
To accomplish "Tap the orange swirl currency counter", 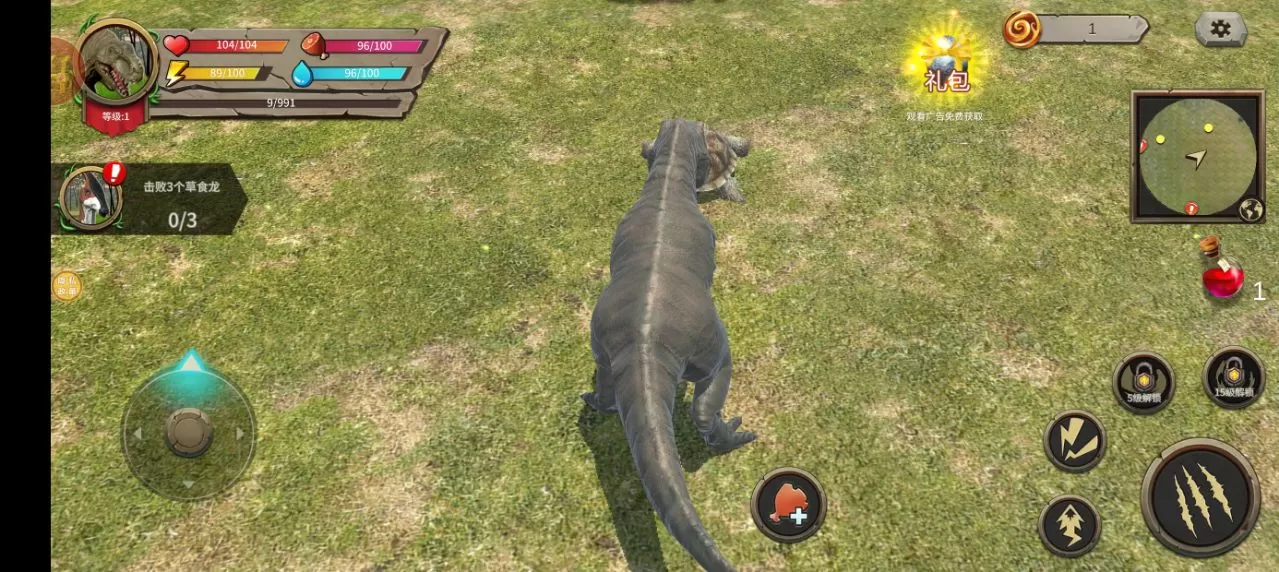I will [1075, 29].
